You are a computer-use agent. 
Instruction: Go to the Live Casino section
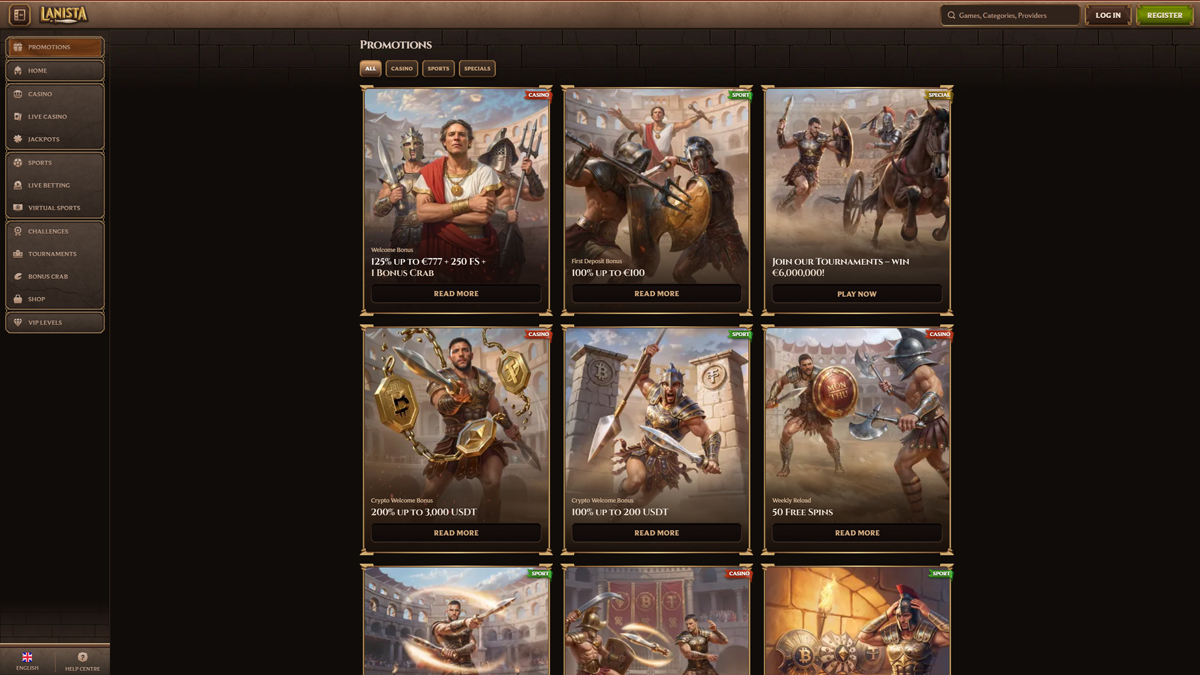[54, 117]
